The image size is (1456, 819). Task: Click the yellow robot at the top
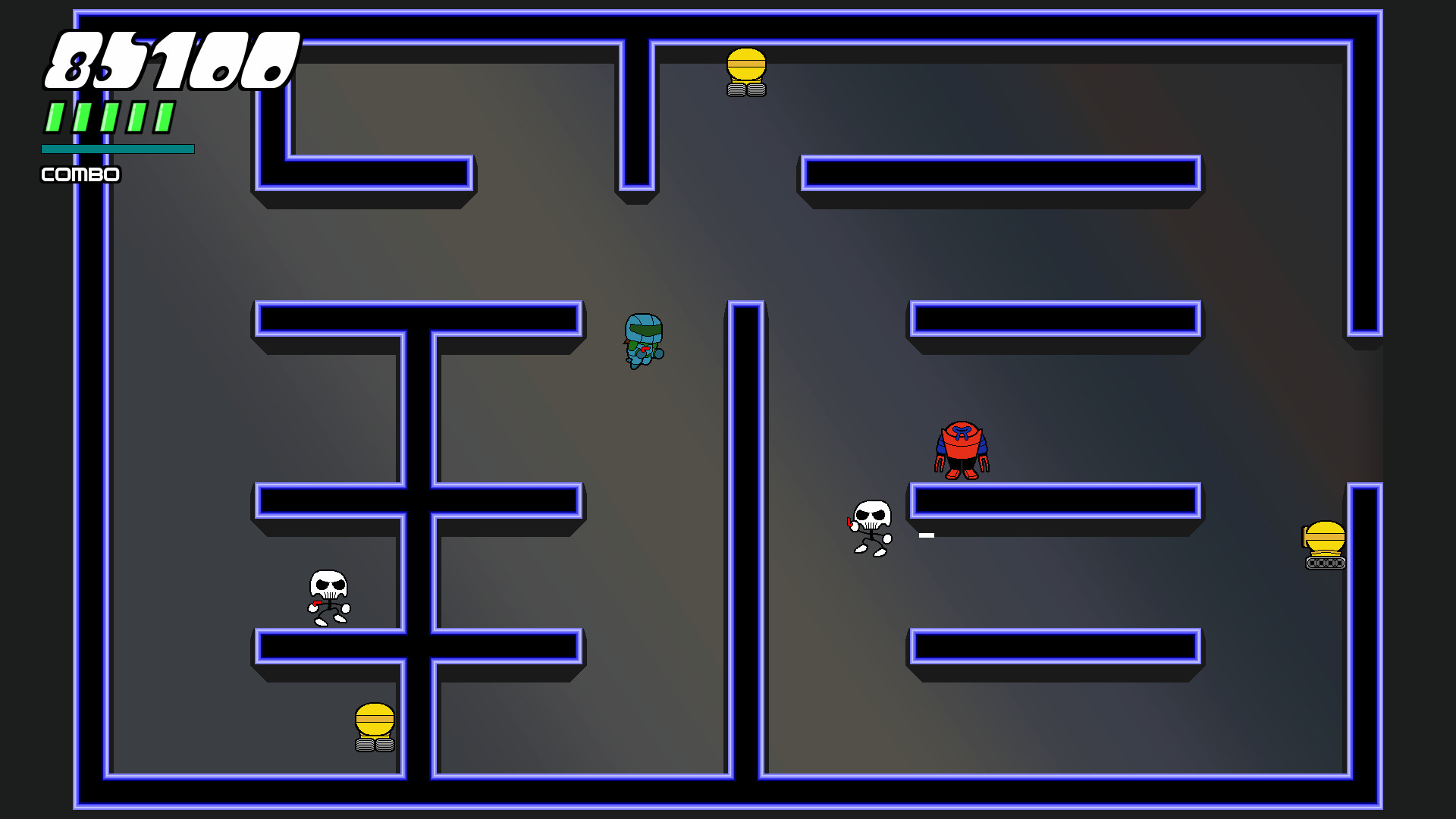pos(746,72)
